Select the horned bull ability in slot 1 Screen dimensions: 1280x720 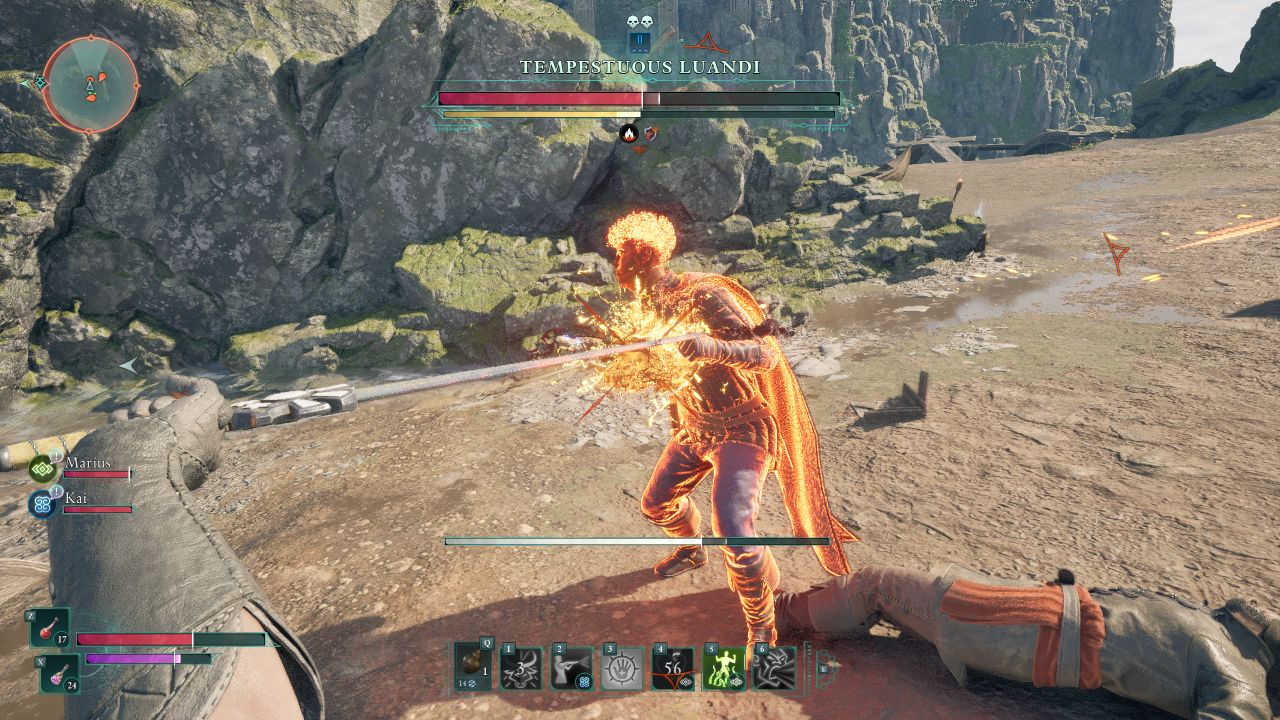[x=522, y=668]
